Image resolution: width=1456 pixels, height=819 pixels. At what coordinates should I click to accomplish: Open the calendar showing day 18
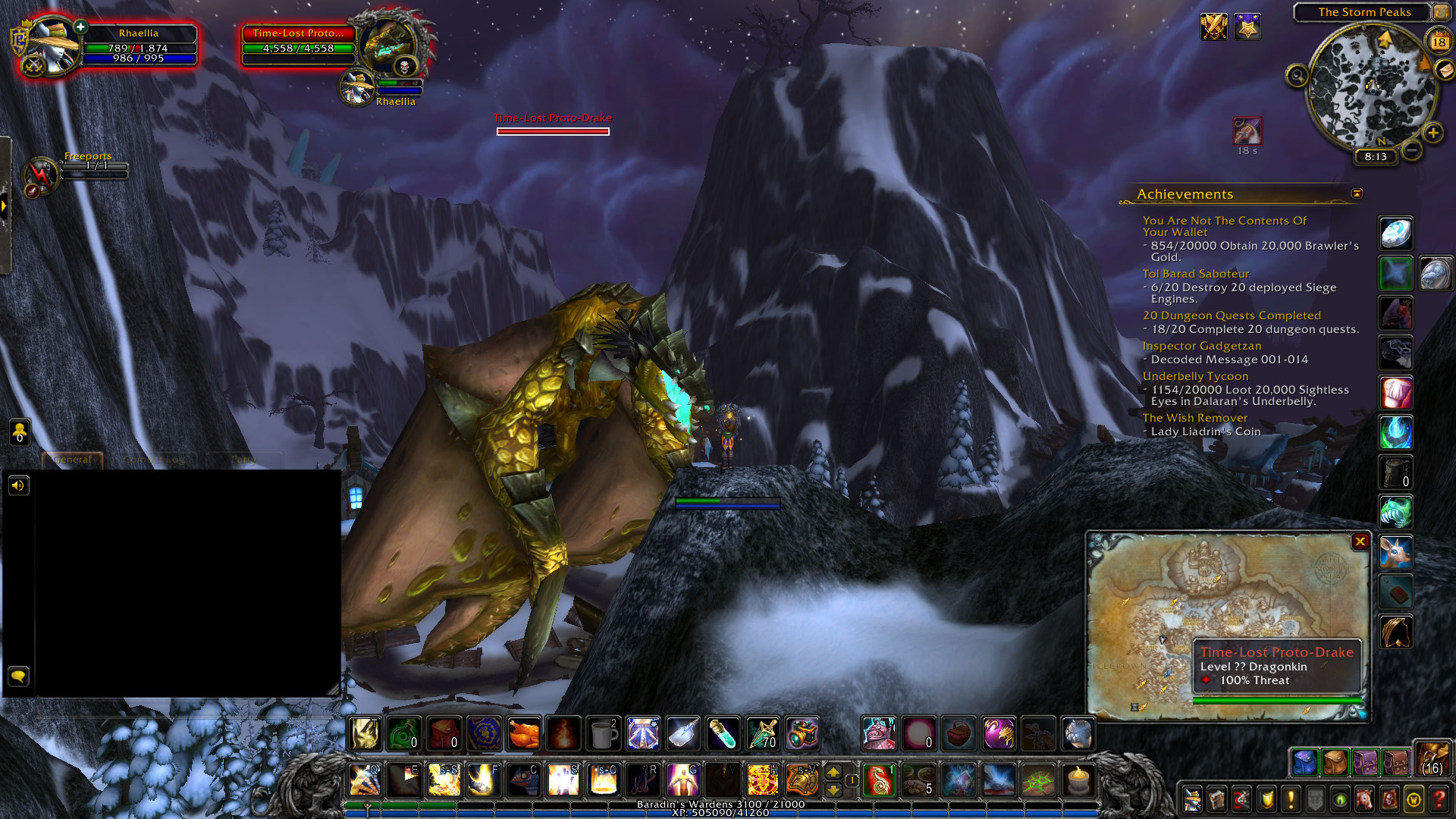[1439, 42]
